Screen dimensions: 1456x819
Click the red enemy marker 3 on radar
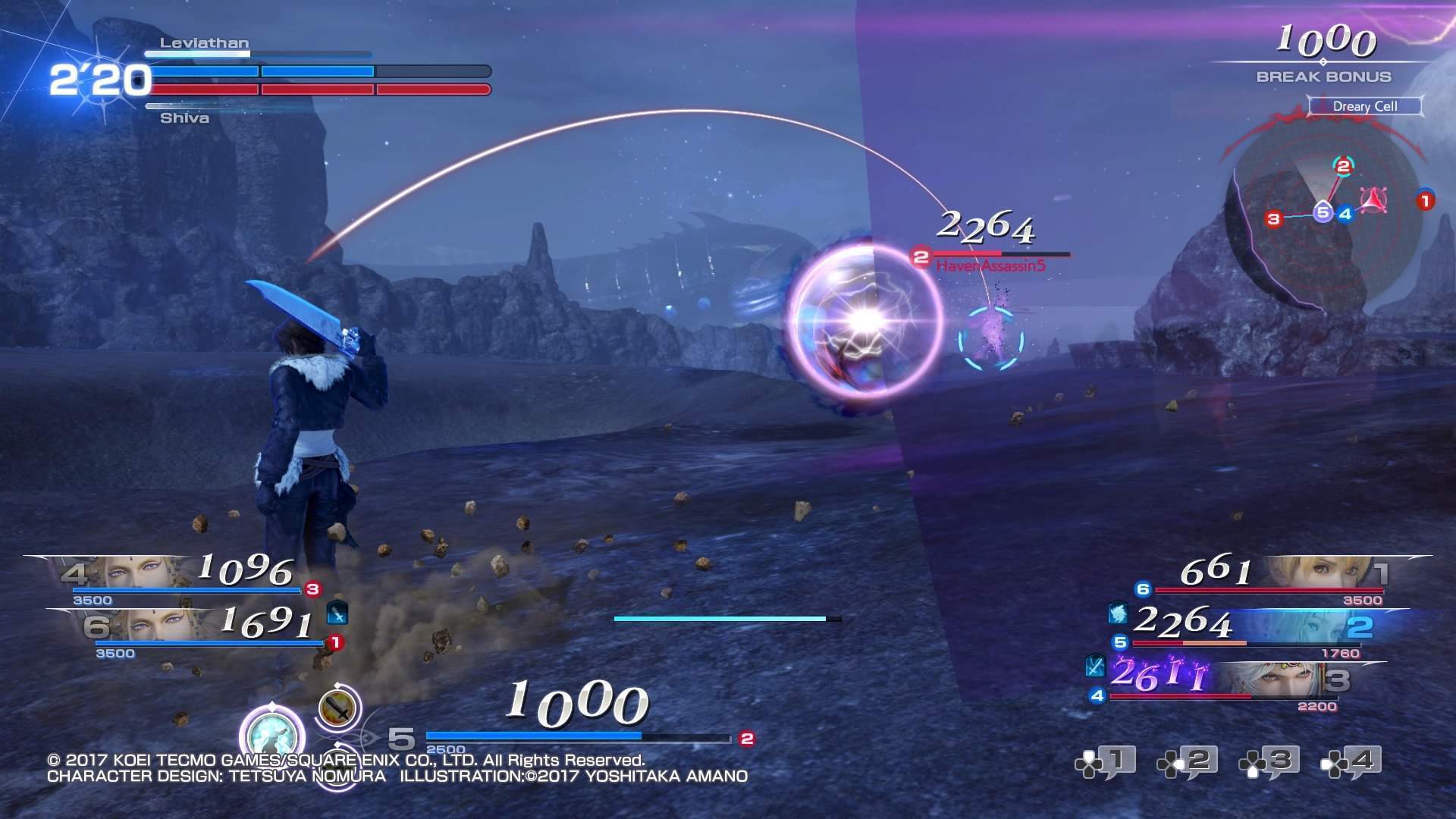(1274, 219)
